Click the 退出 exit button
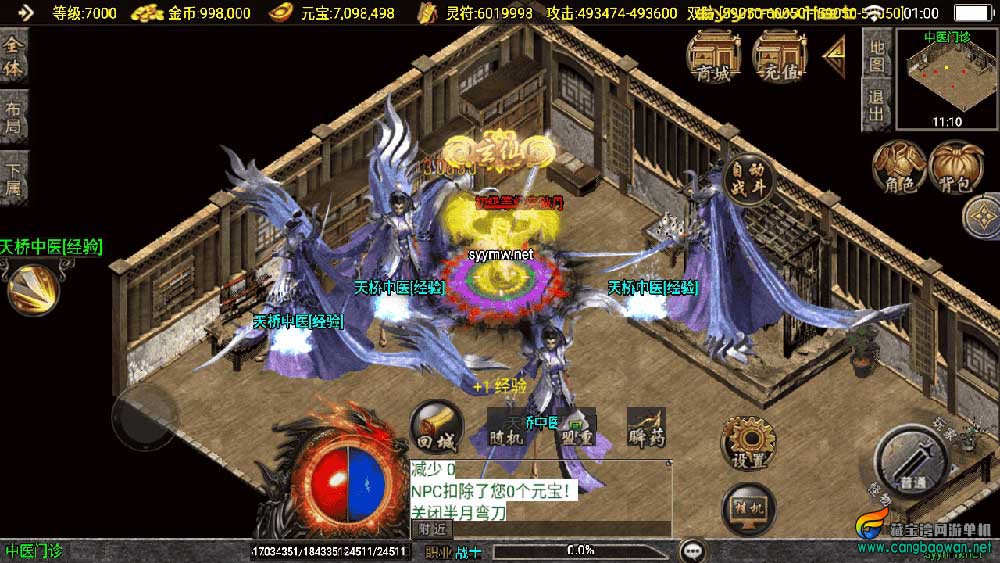The image size is (1000, 563). (877, 107)
